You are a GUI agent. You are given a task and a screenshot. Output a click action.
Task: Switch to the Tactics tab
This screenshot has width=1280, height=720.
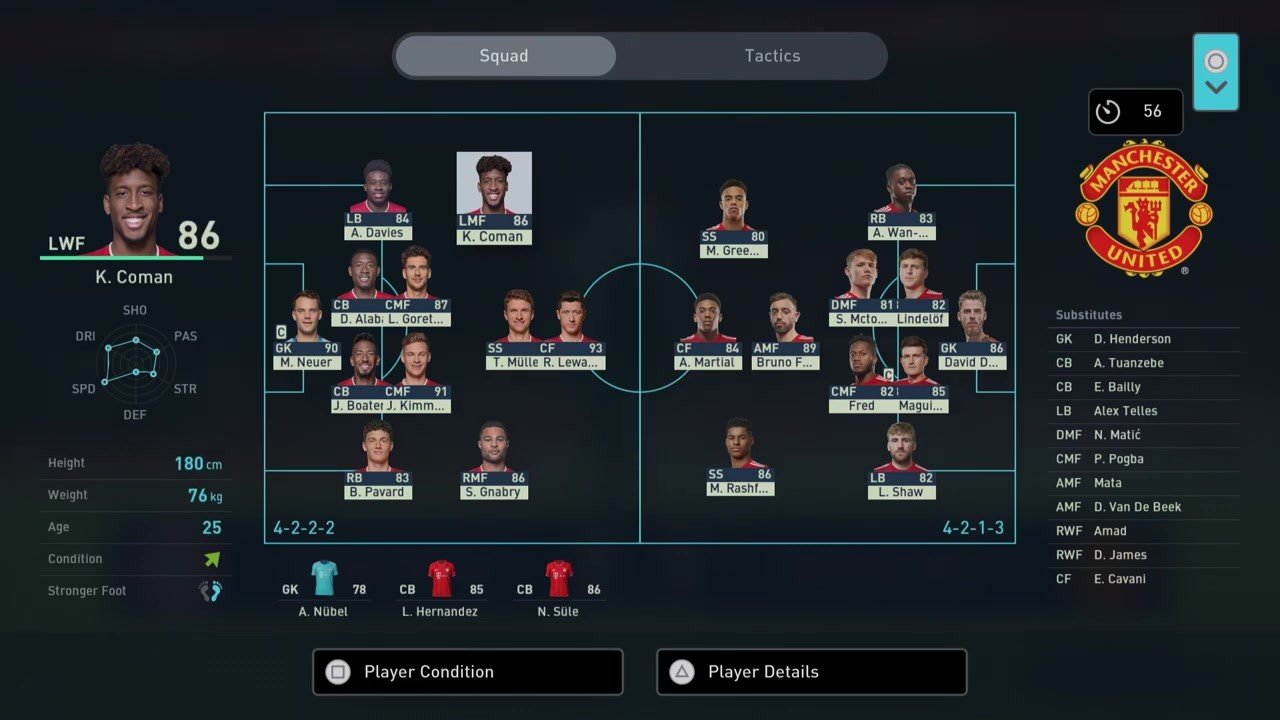tap(772, 56)
